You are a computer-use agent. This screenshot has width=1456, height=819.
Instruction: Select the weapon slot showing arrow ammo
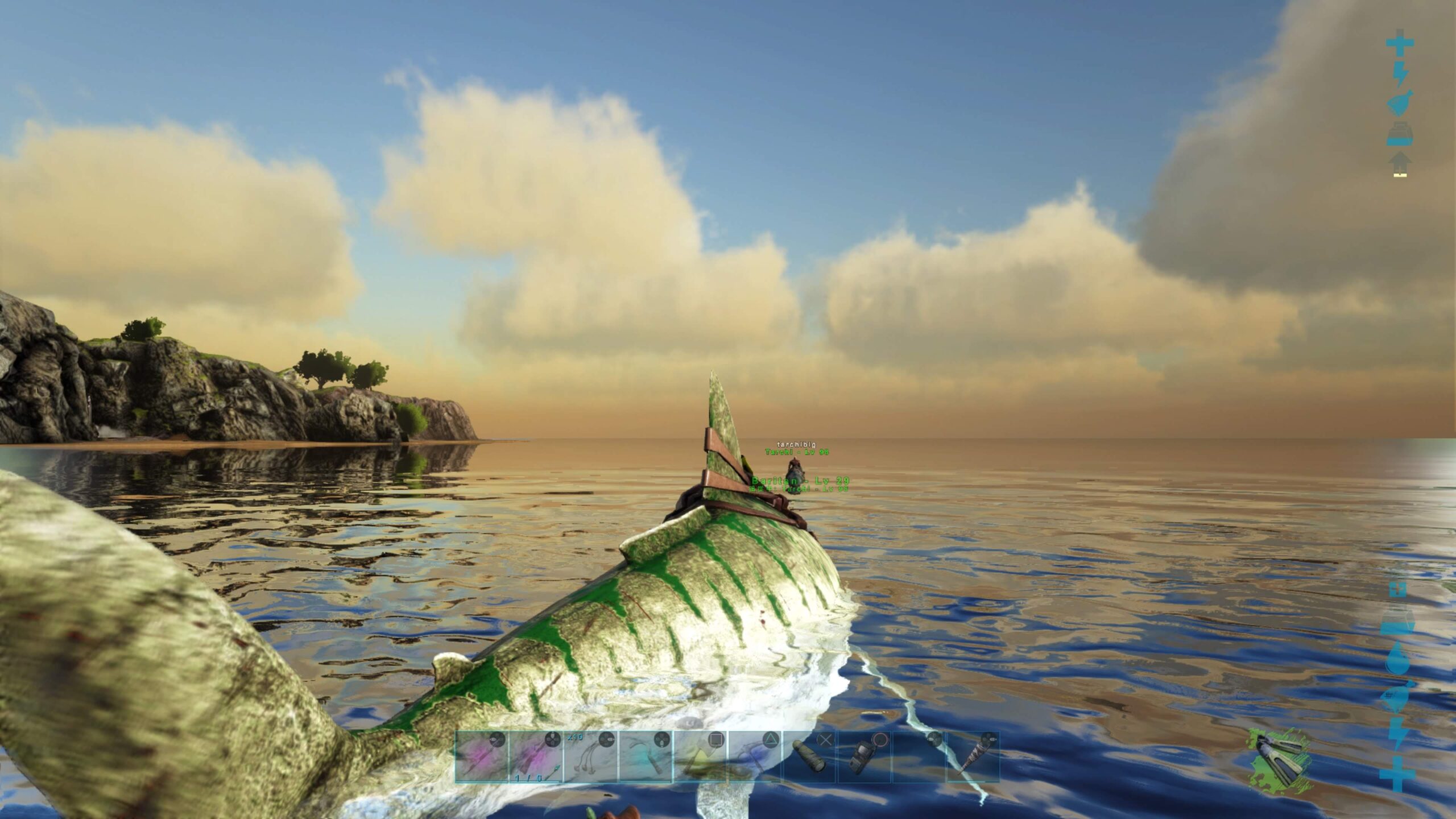536,757
